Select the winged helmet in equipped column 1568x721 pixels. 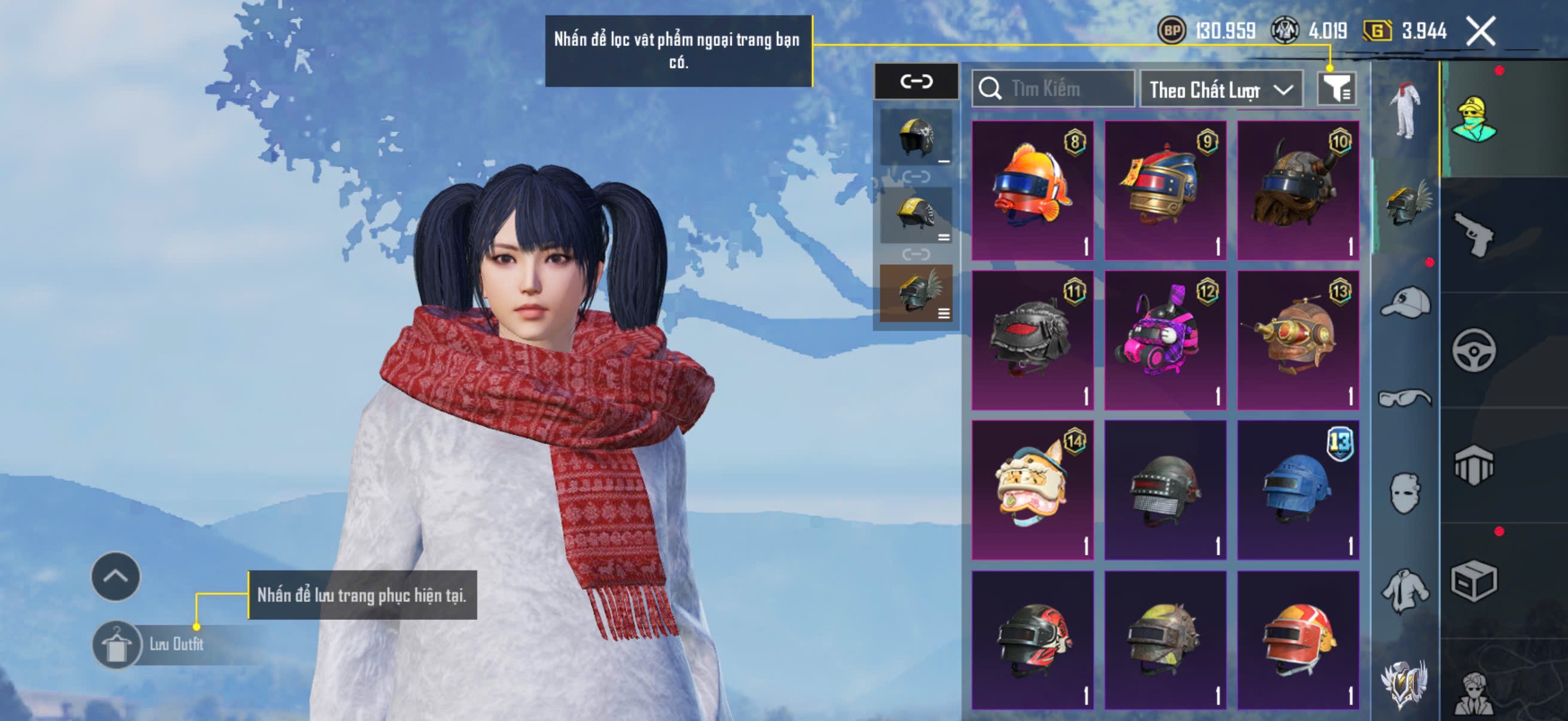(916, 293)
